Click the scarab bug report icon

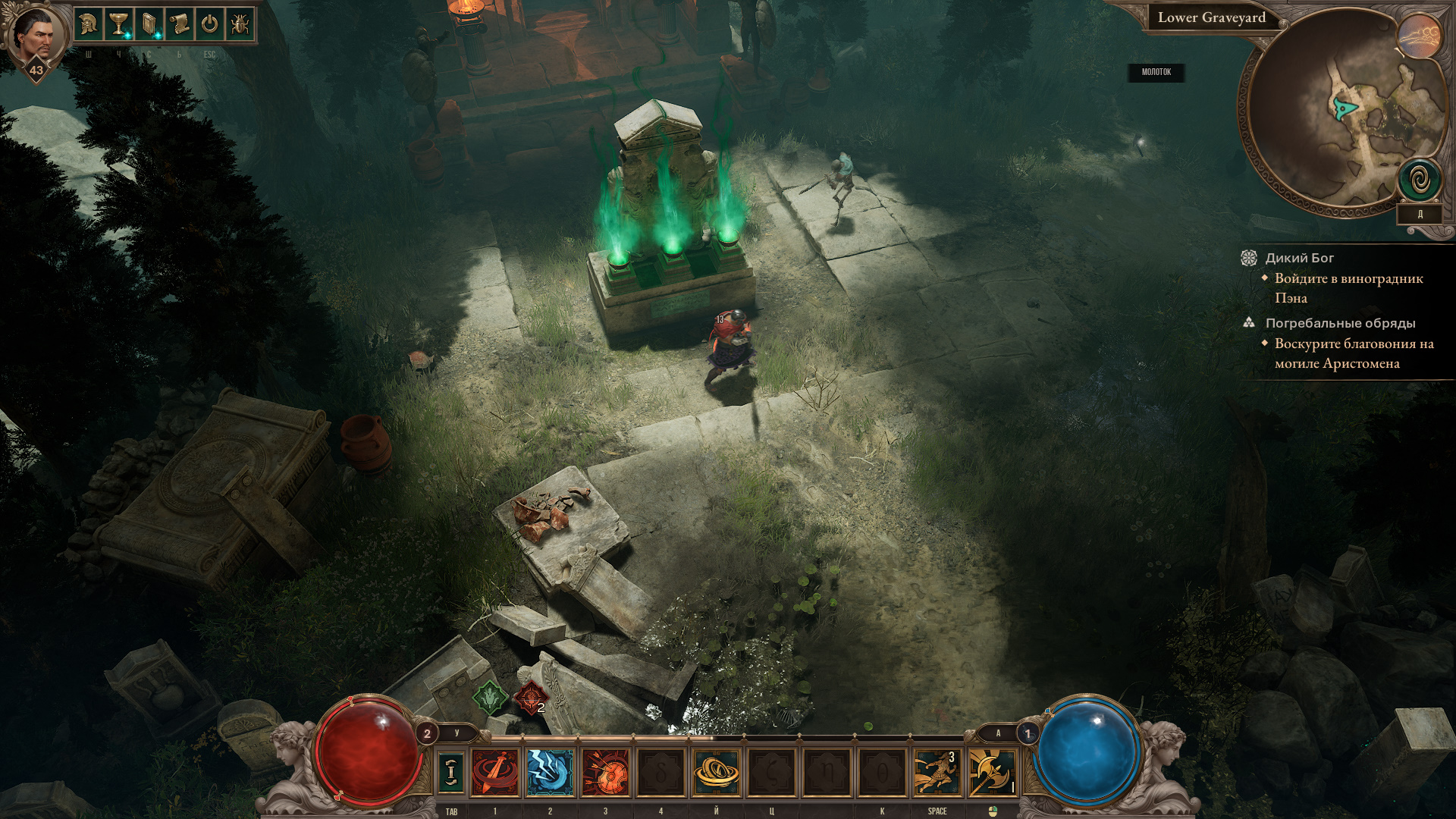pyautogui.click(x=240, y=25)
